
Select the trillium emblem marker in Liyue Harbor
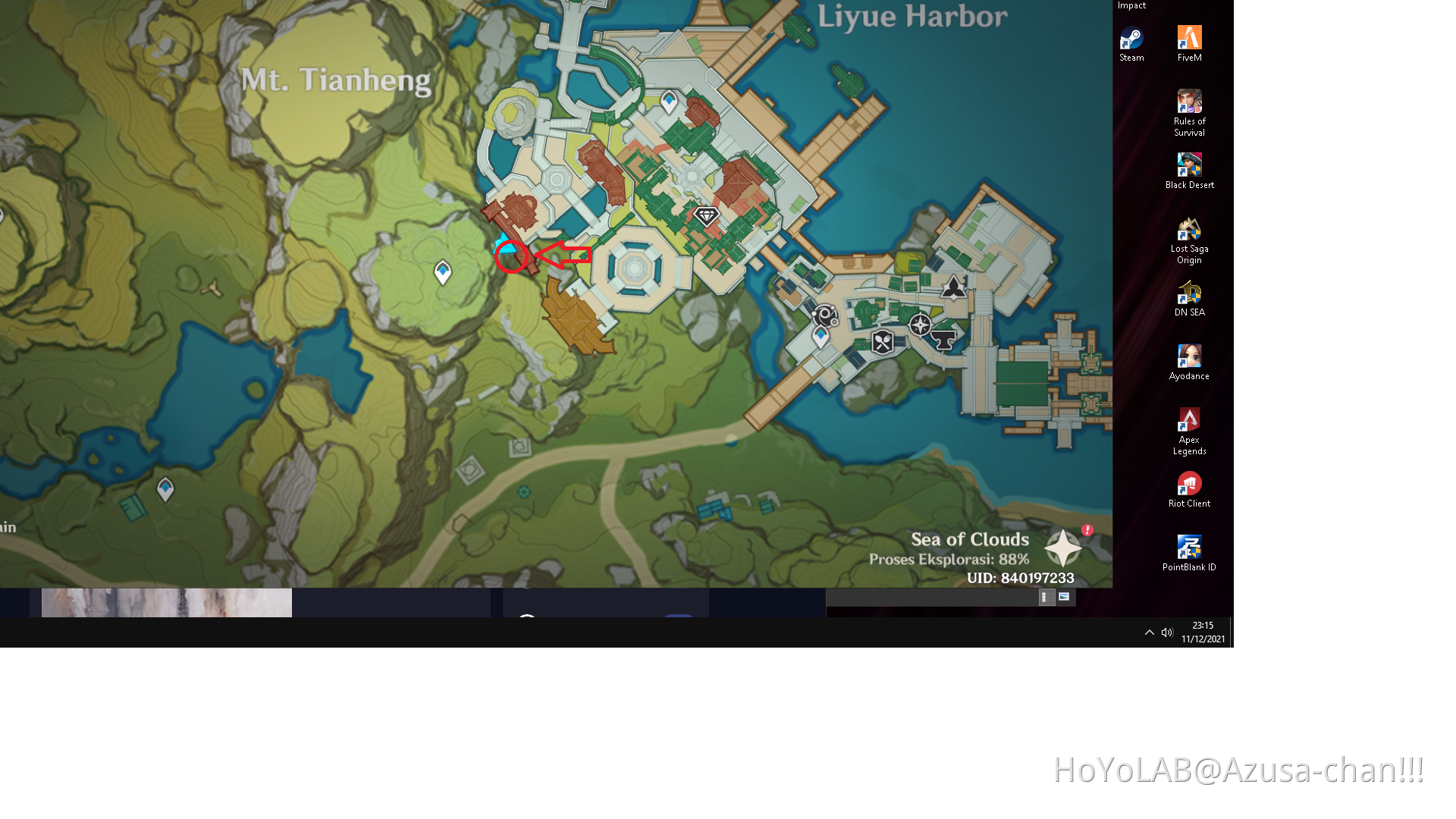point(954,287)
